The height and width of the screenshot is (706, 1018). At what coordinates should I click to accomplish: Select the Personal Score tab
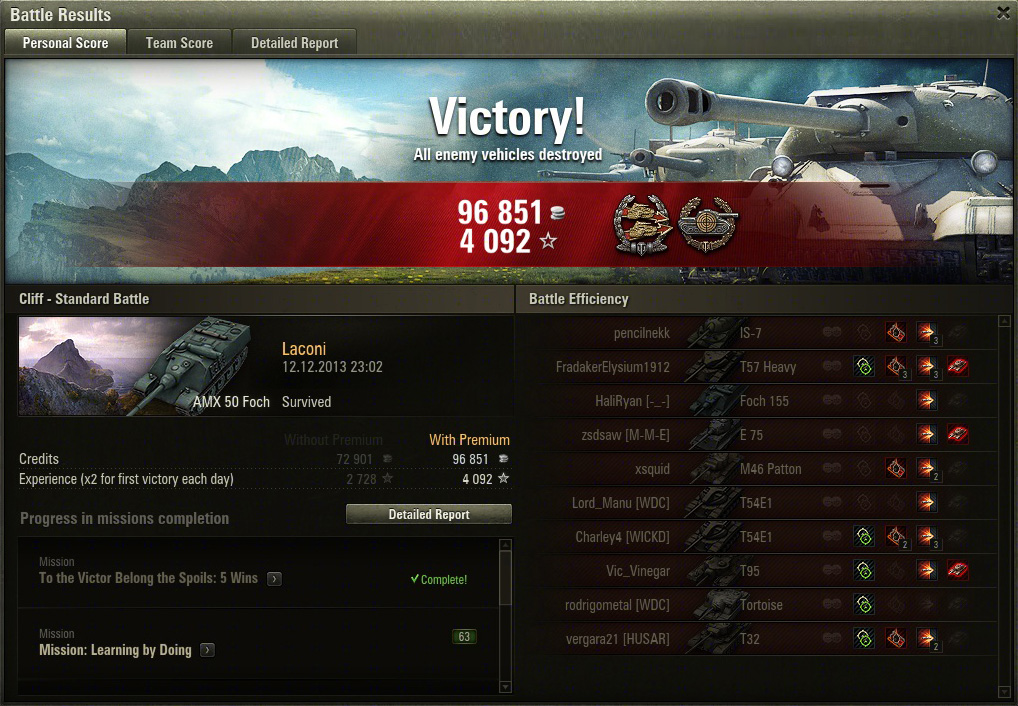[65, 43]
